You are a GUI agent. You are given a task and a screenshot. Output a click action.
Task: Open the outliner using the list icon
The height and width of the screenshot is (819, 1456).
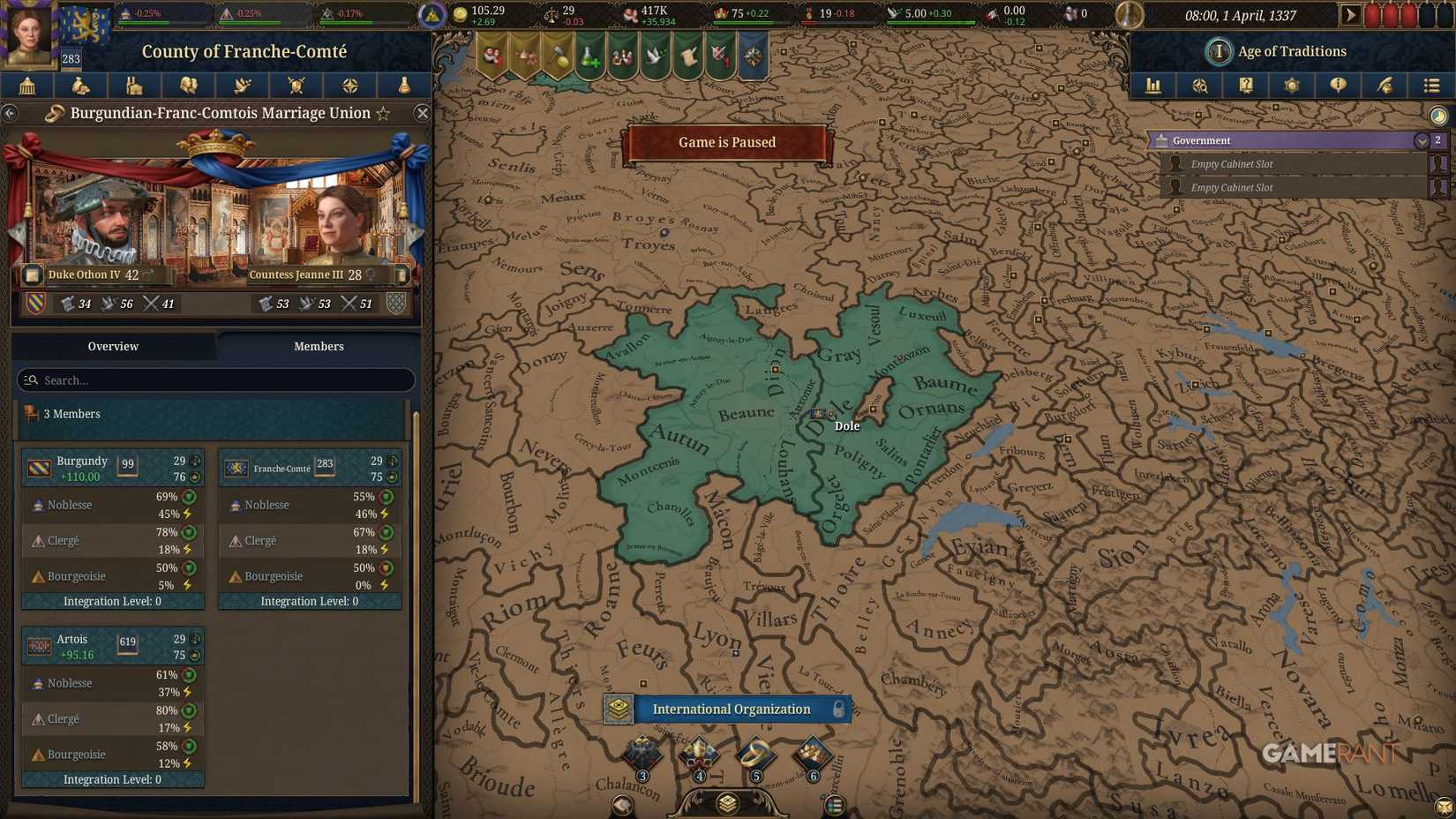click(x=1431, y=86)
